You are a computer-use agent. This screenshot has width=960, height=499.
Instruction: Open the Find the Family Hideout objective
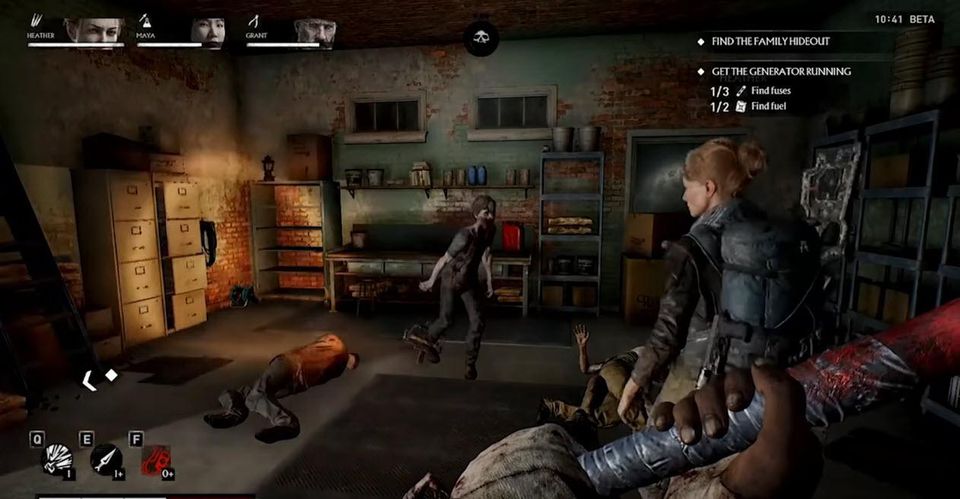point(770,42)
